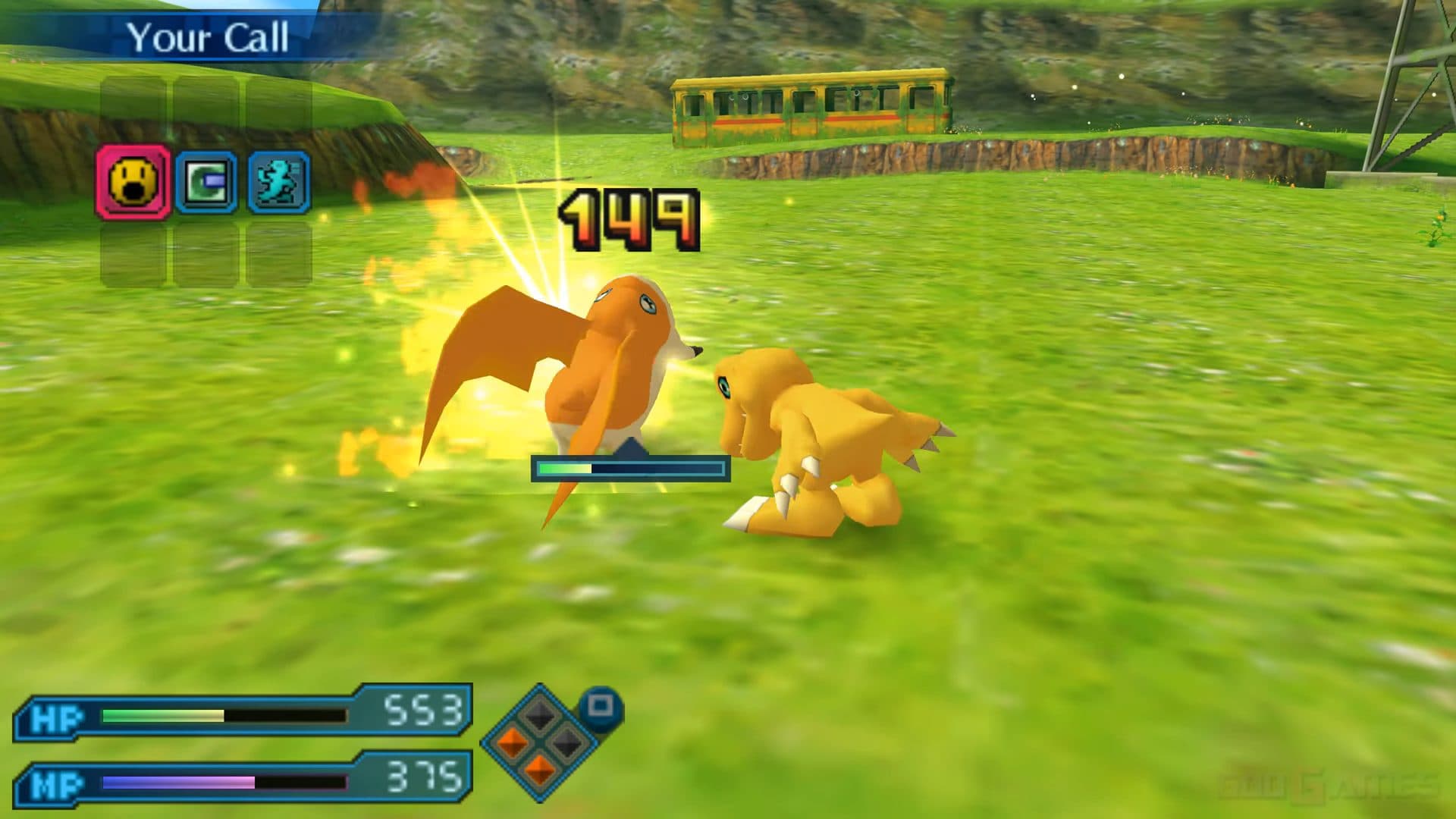Image resolution: width=1456 pixels, height=819 pixels.
Task: Click the damage number 149
Action: 629,220
